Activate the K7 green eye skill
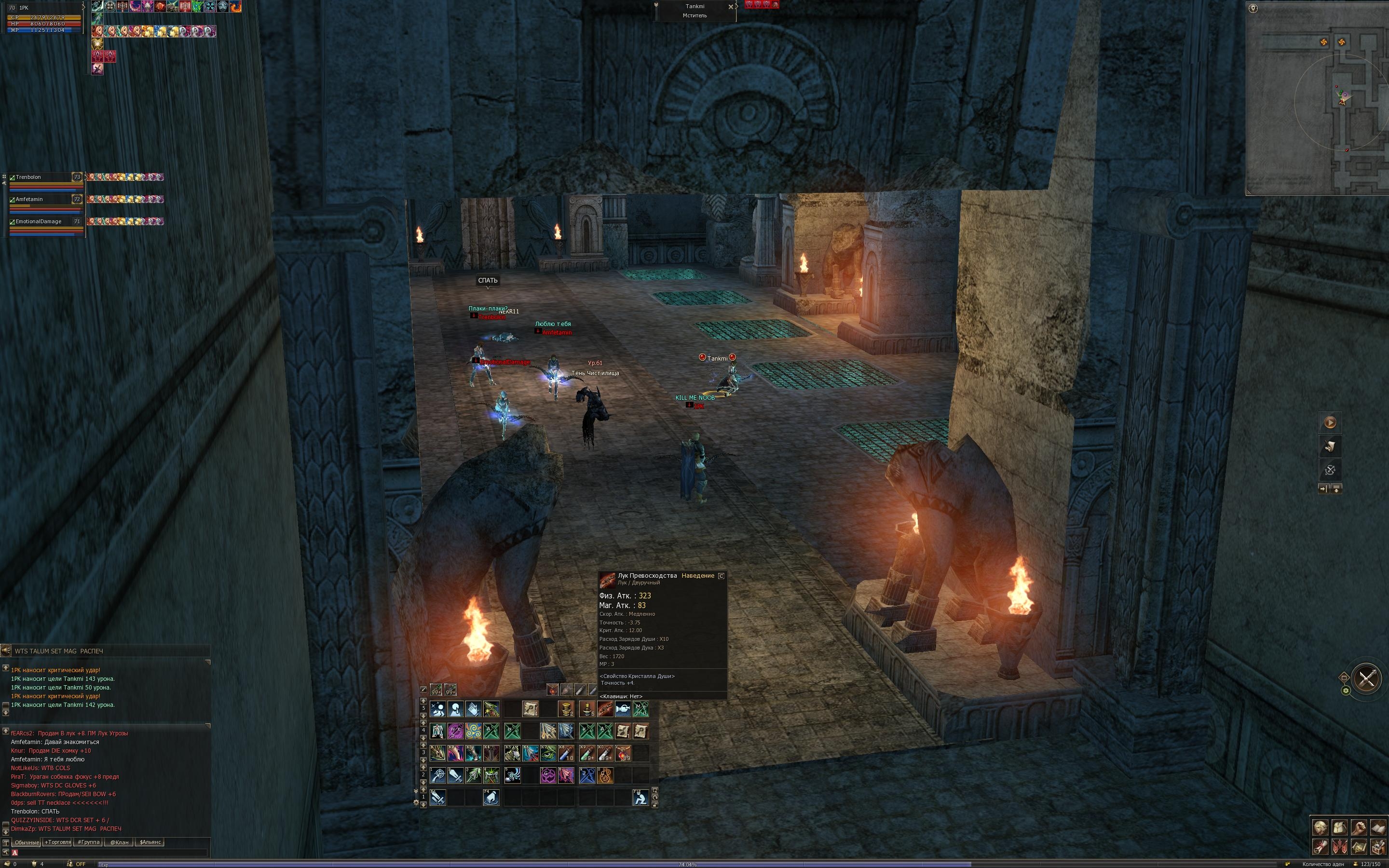 [x=548, y=753]
